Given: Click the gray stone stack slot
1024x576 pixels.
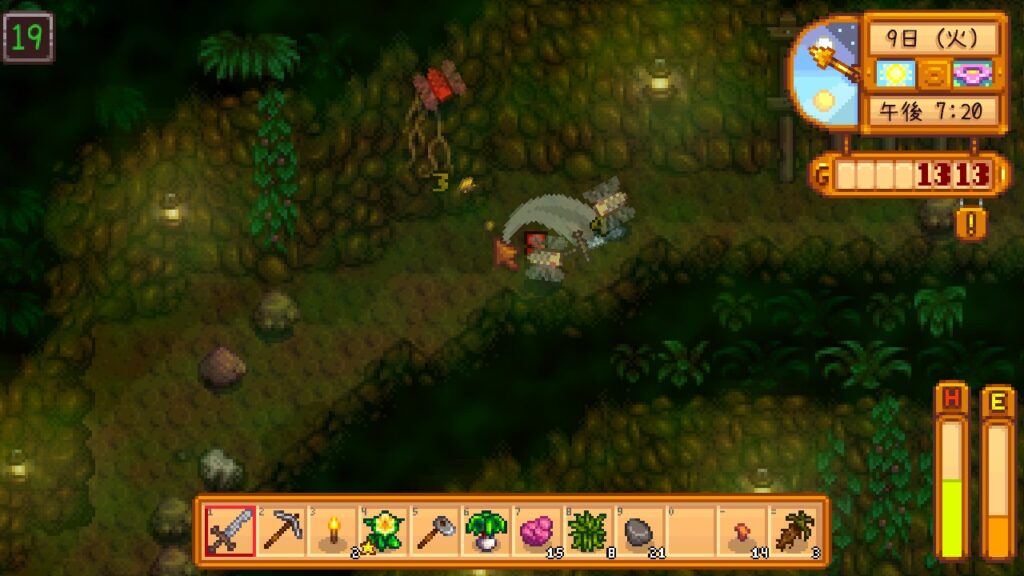Looking at the screenshot, I should pyautogui.click(x=639, y=530).
